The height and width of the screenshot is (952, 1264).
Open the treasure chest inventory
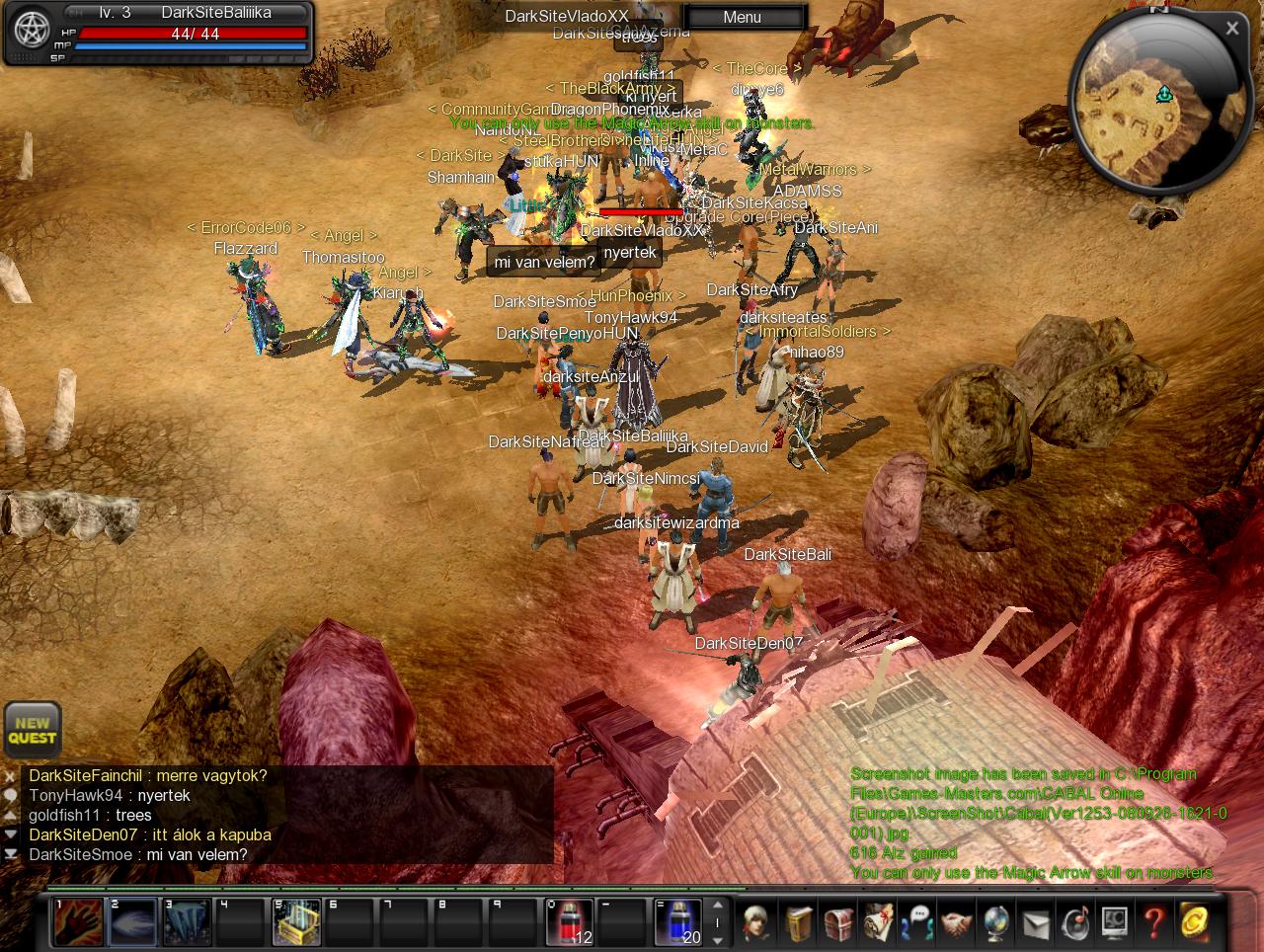pos(838,923)
